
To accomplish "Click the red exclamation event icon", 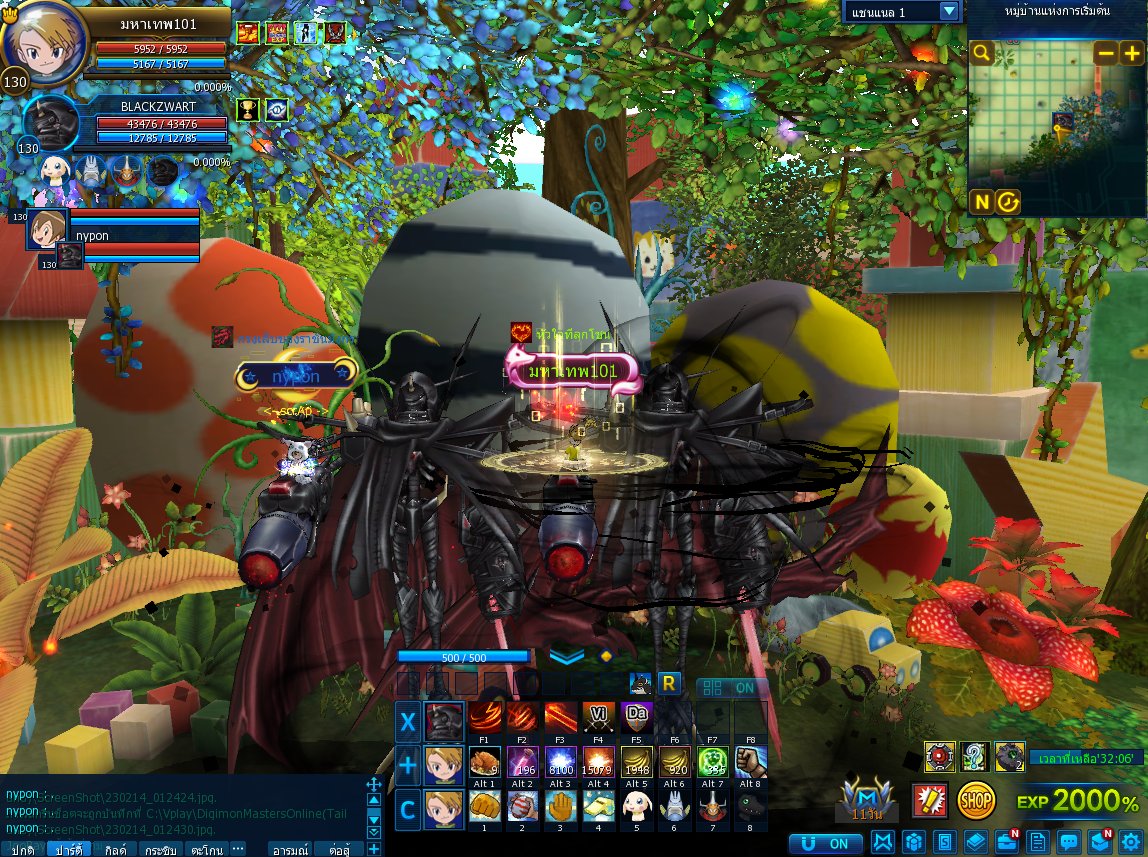I will 930,800.
